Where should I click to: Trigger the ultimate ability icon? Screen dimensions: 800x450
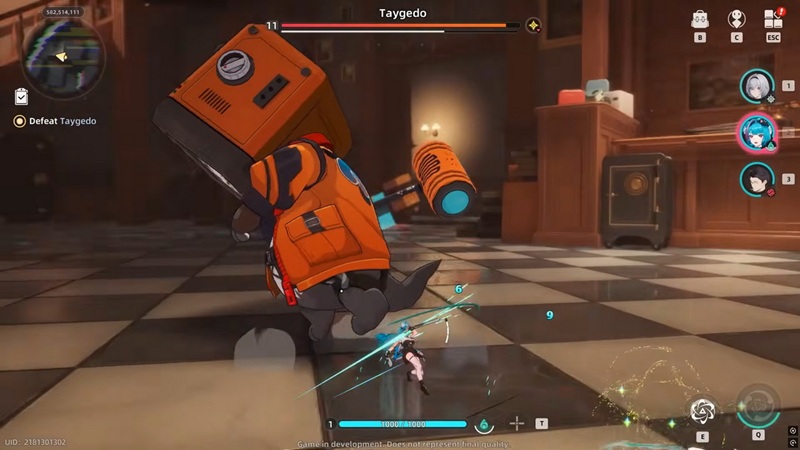757,407
